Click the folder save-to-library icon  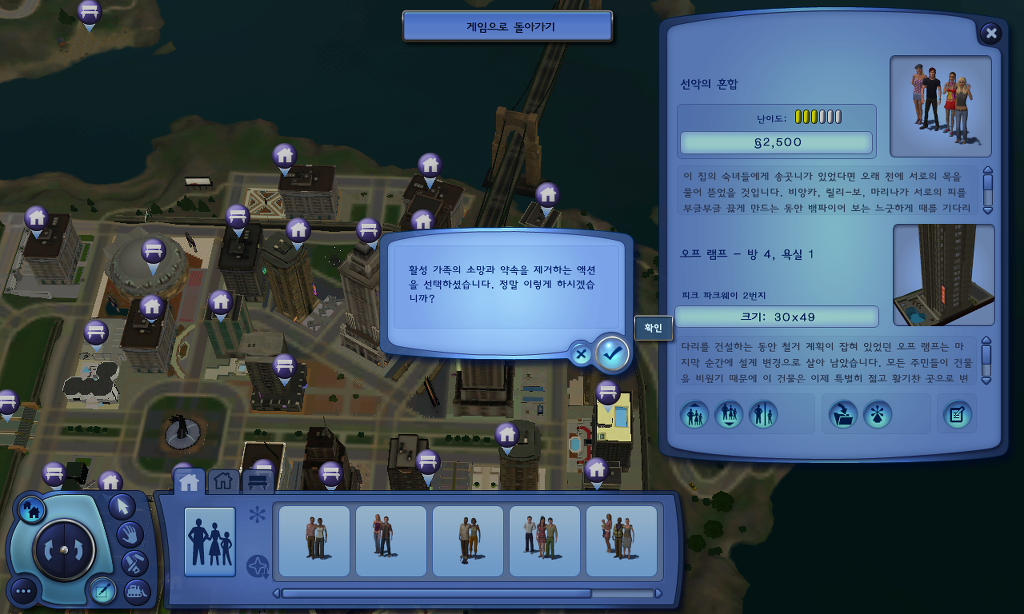point(842,414)
